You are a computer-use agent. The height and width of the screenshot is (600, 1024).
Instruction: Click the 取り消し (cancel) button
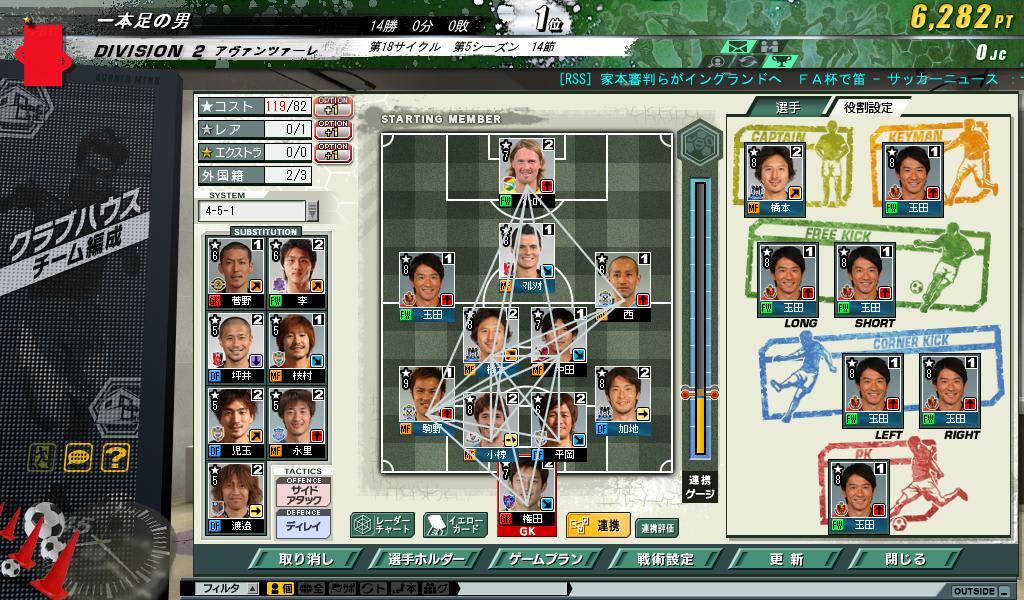point(306,559)
